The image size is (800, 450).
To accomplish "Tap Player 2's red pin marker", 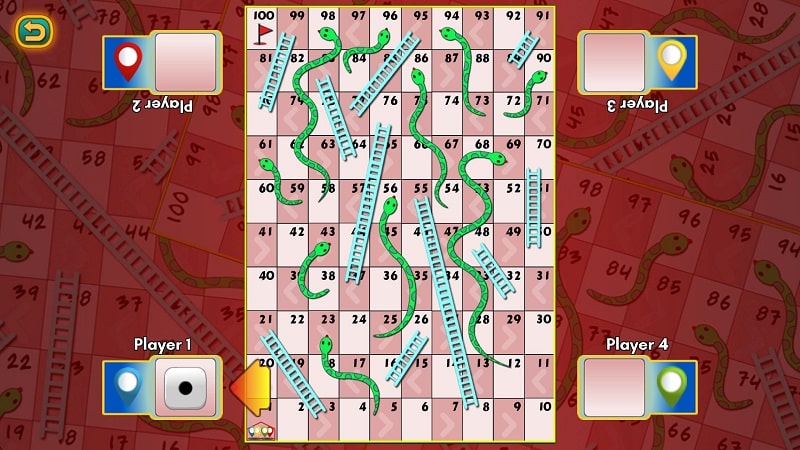I will 128,61.
